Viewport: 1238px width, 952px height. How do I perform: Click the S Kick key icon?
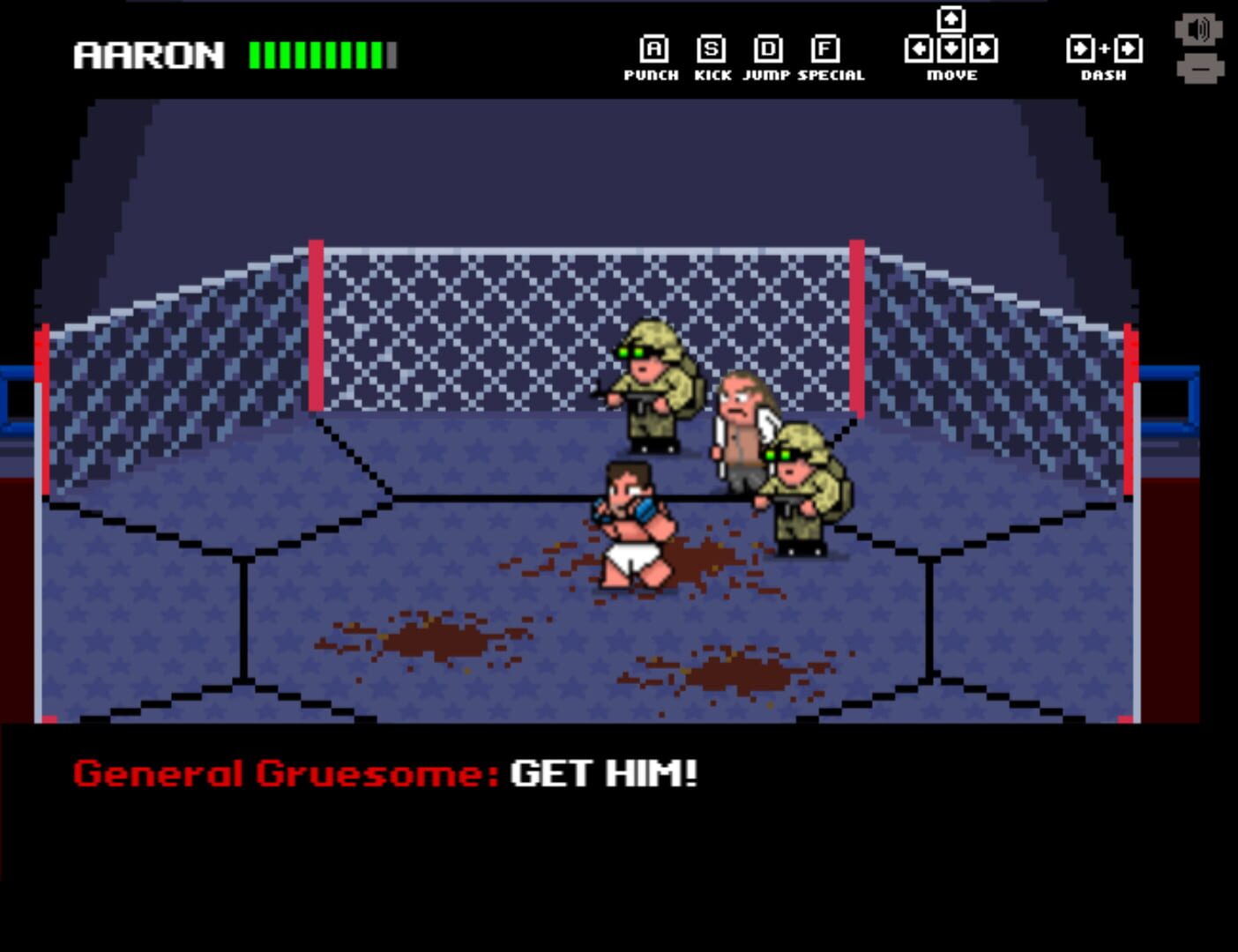(x=711, y=46)
